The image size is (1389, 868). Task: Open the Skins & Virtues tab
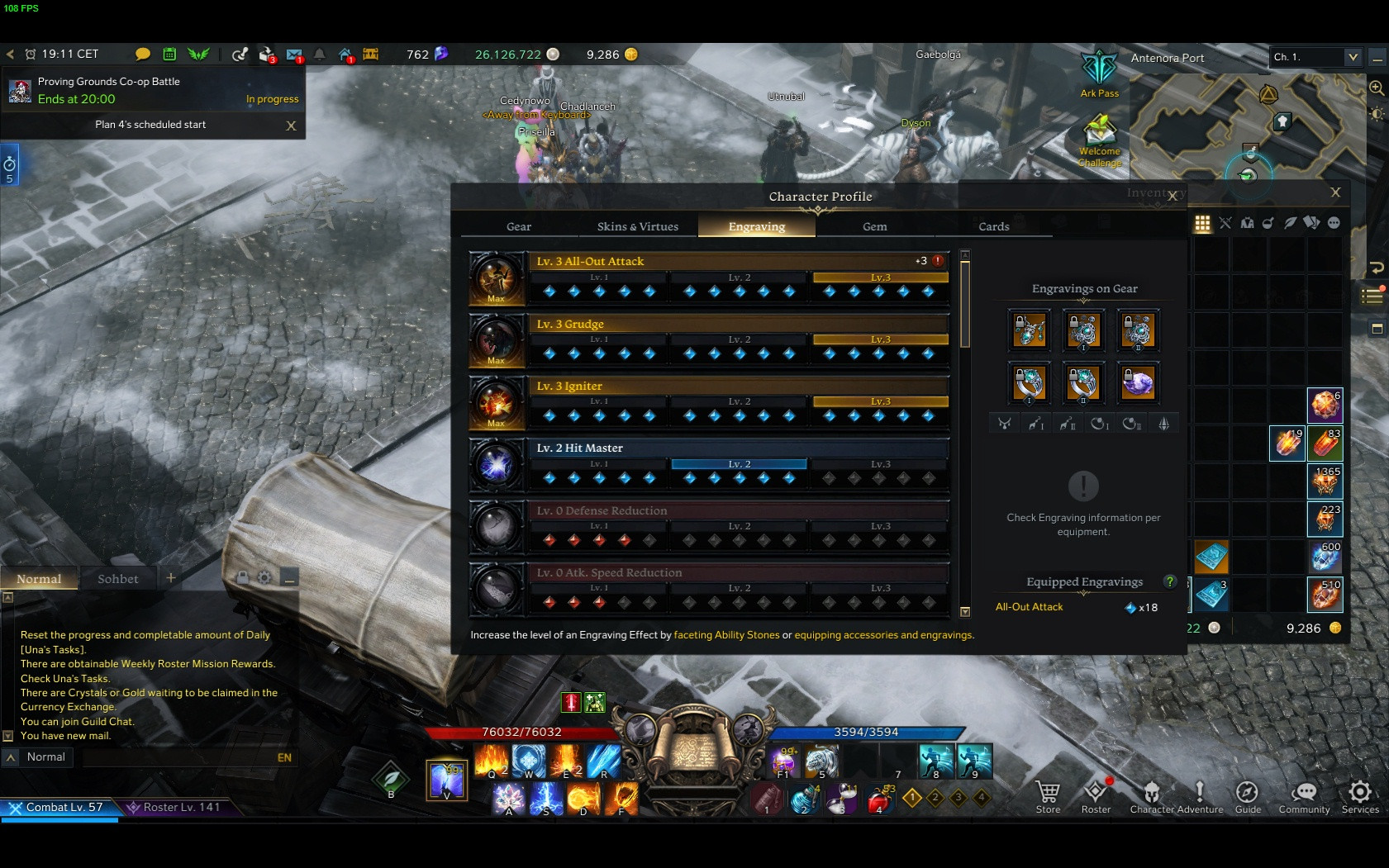[637, 226]
